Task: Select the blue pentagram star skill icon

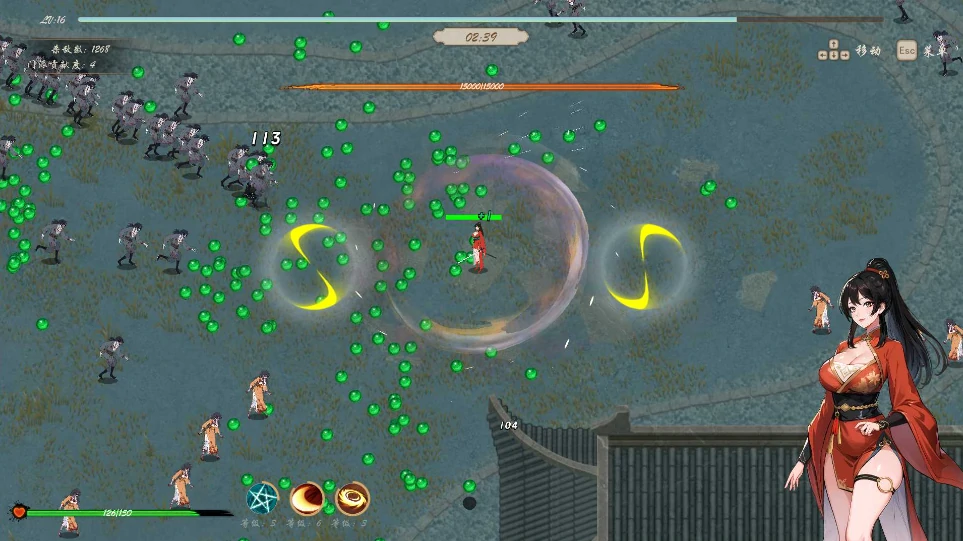Action: [x=262, y=498]
